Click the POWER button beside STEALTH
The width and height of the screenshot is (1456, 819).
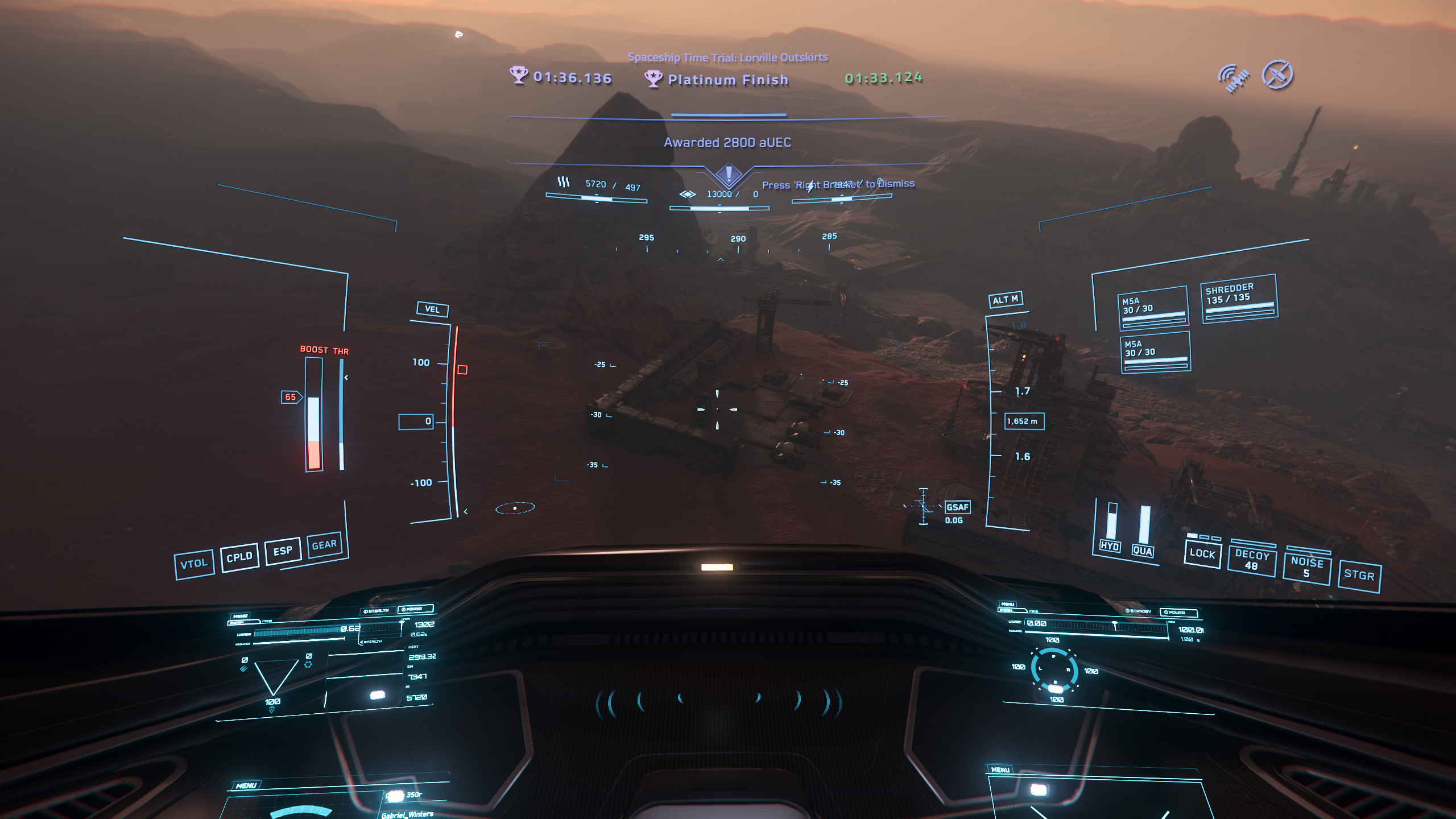(415, 609)
